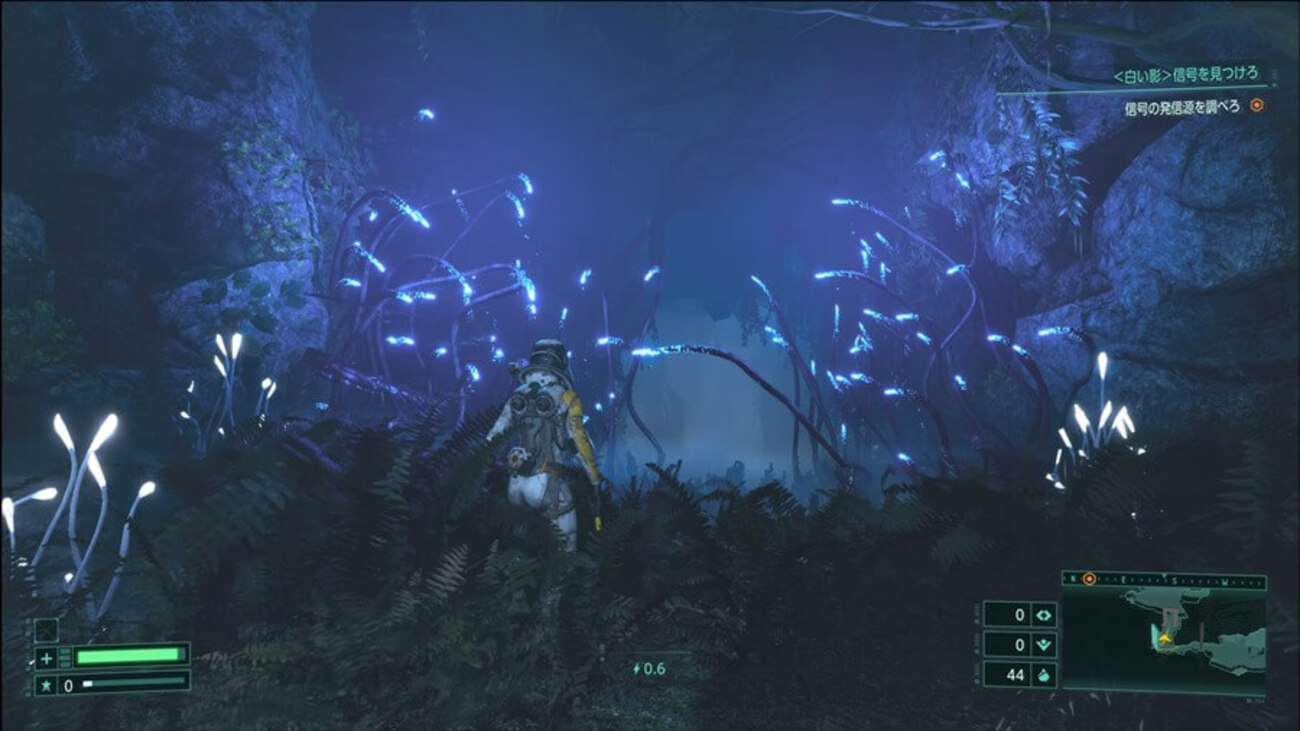Click the plus icon beside the green bar
1300x731 pixels.
(46, 657)
